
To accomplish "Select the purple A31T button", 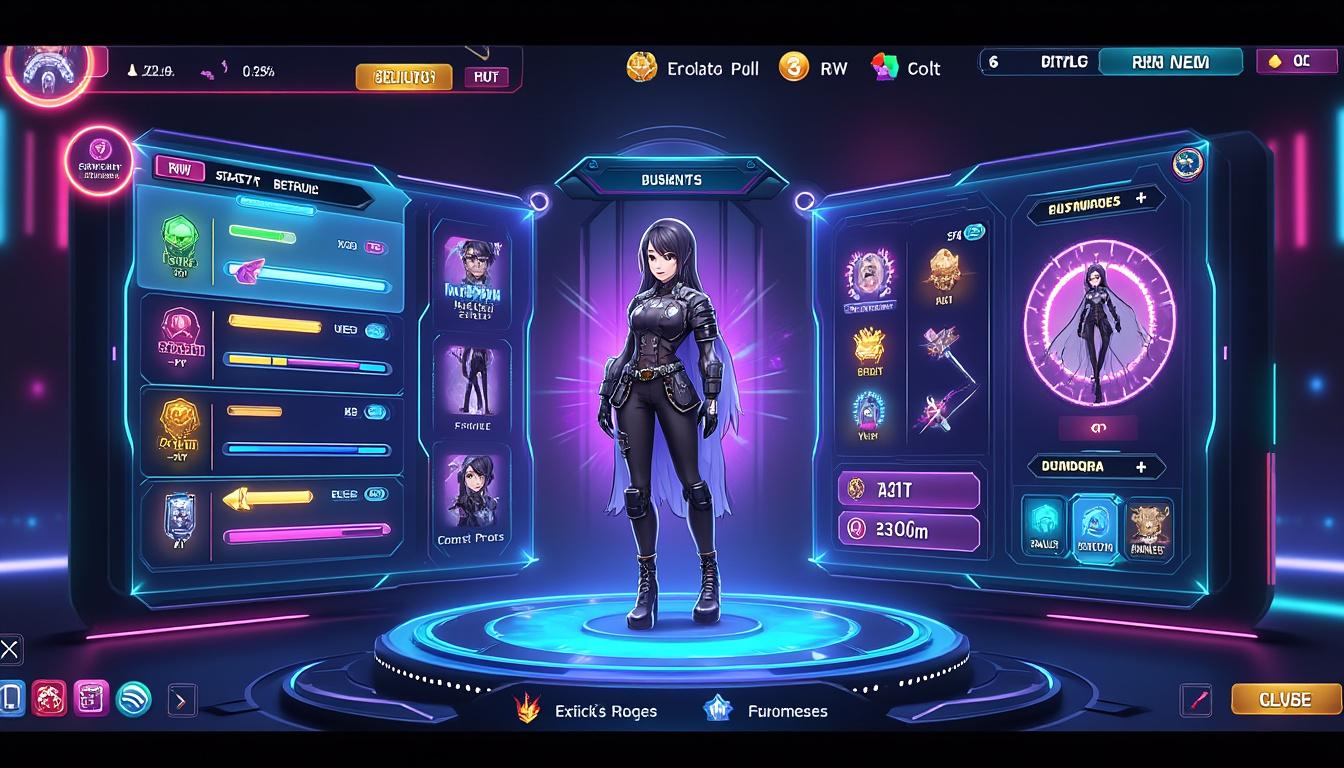I will (x=908, y=490).
